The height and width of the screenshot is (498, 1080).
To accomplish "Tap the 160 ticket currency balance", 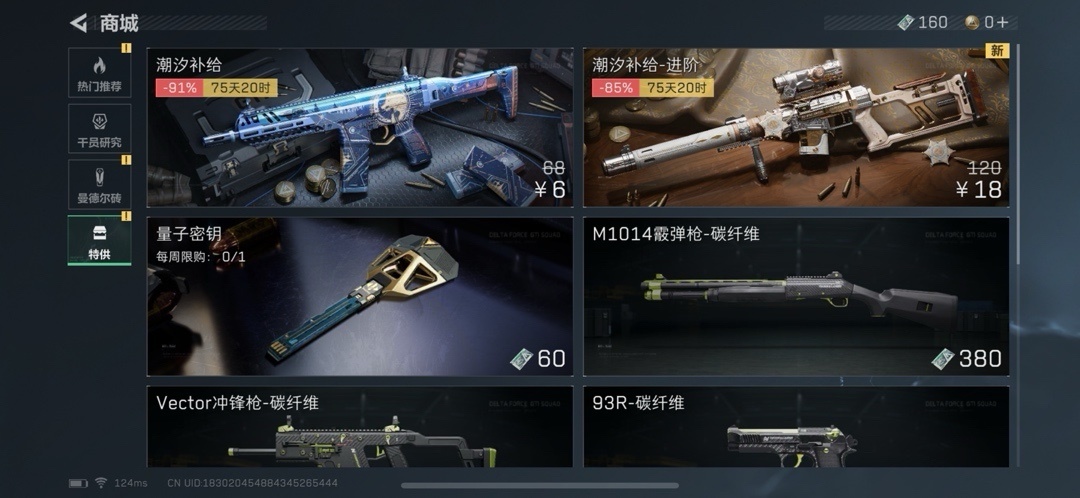I will [923, 22].
